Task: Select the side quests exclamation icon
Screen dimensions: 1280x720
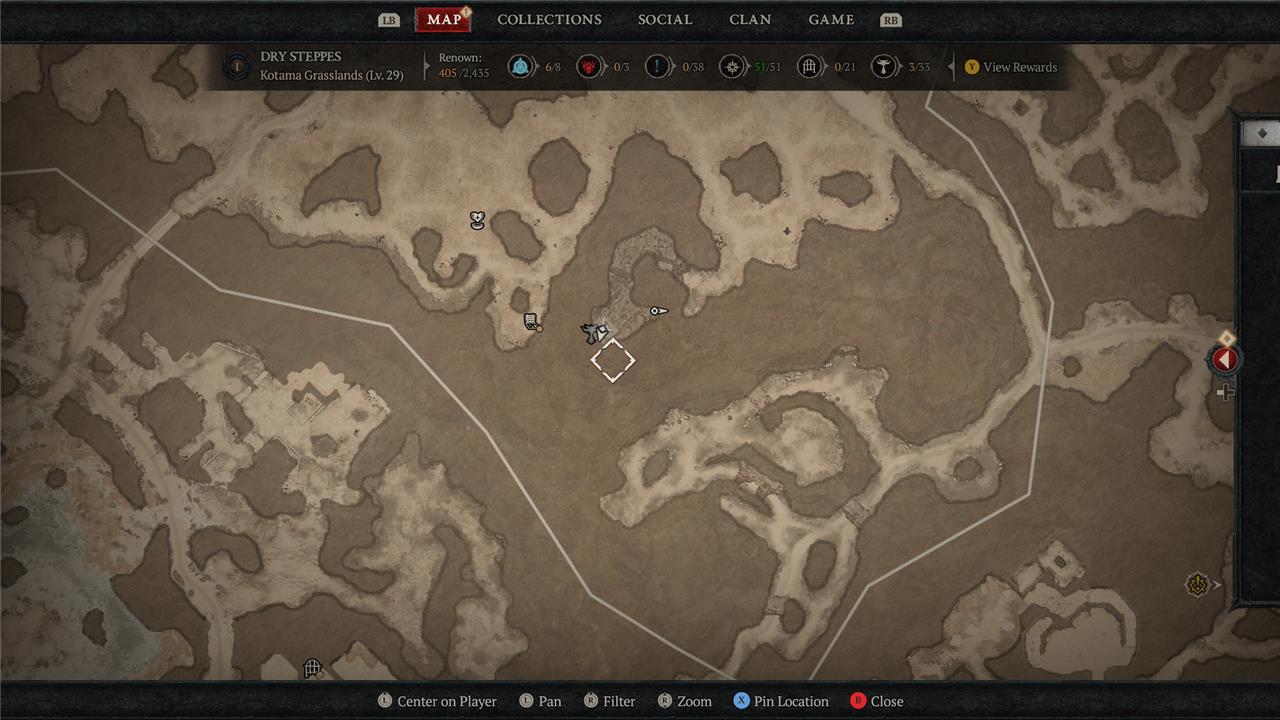Action: pyautogui.click(x=657, y=67)
